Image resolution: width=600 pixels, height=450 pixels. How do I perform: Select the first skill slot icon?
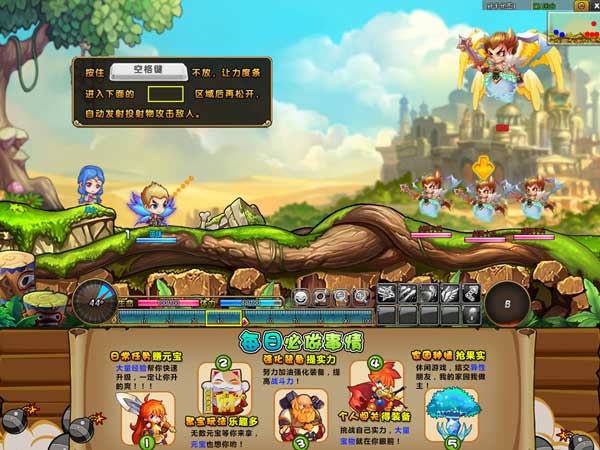(x=388, y=294)
